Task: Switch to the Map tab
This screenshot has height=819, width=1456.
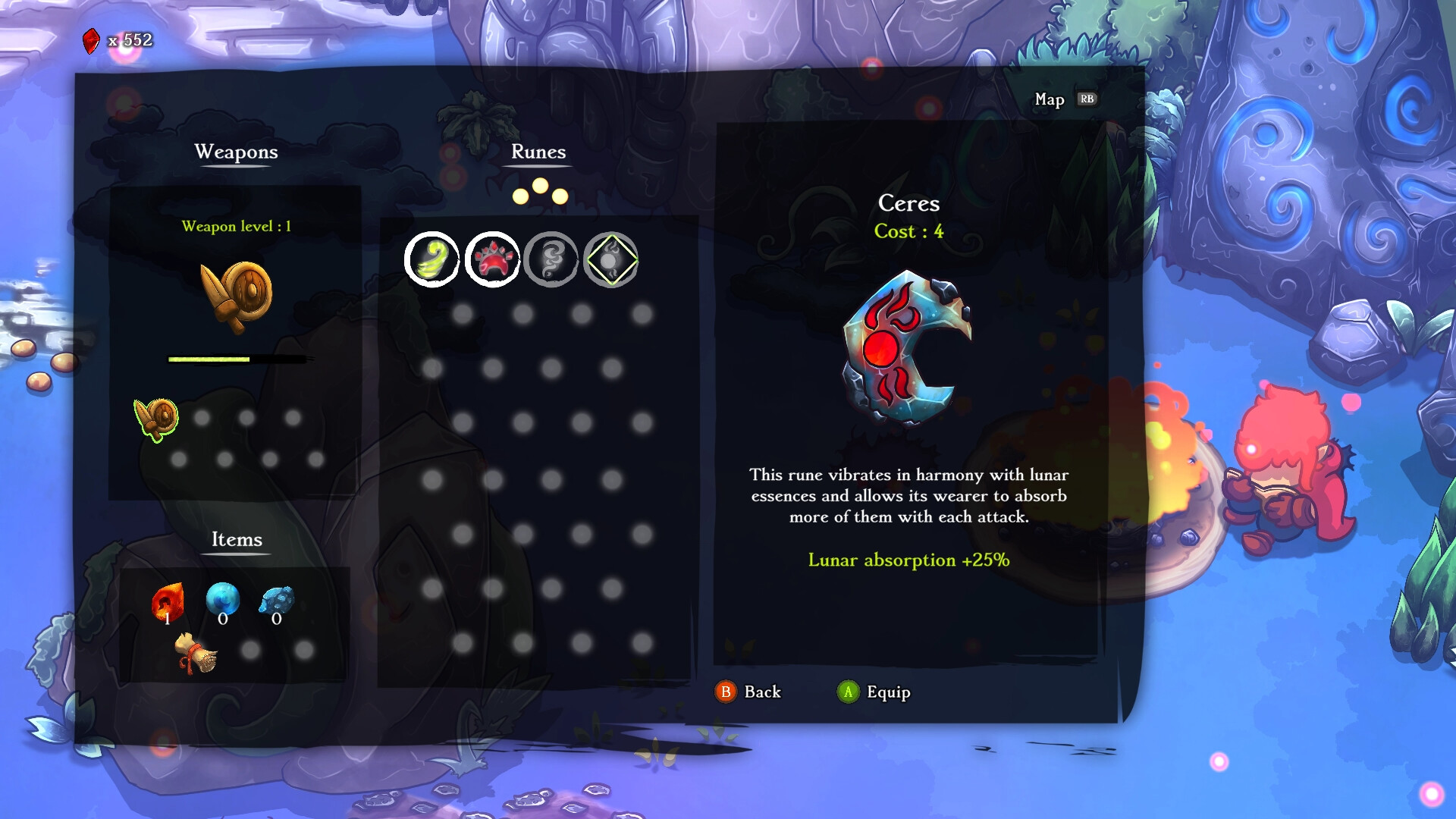Action: 1050,99
